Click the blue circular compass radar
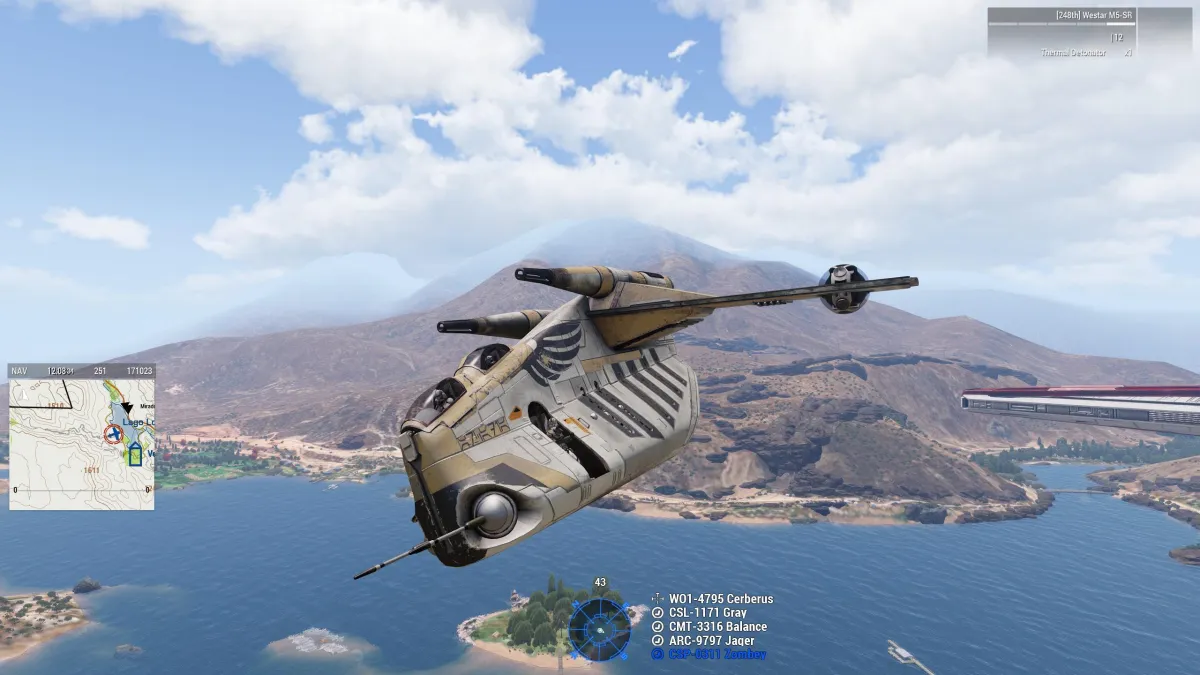This screenshot has height=675, width=1200. [x=599, y=629]
